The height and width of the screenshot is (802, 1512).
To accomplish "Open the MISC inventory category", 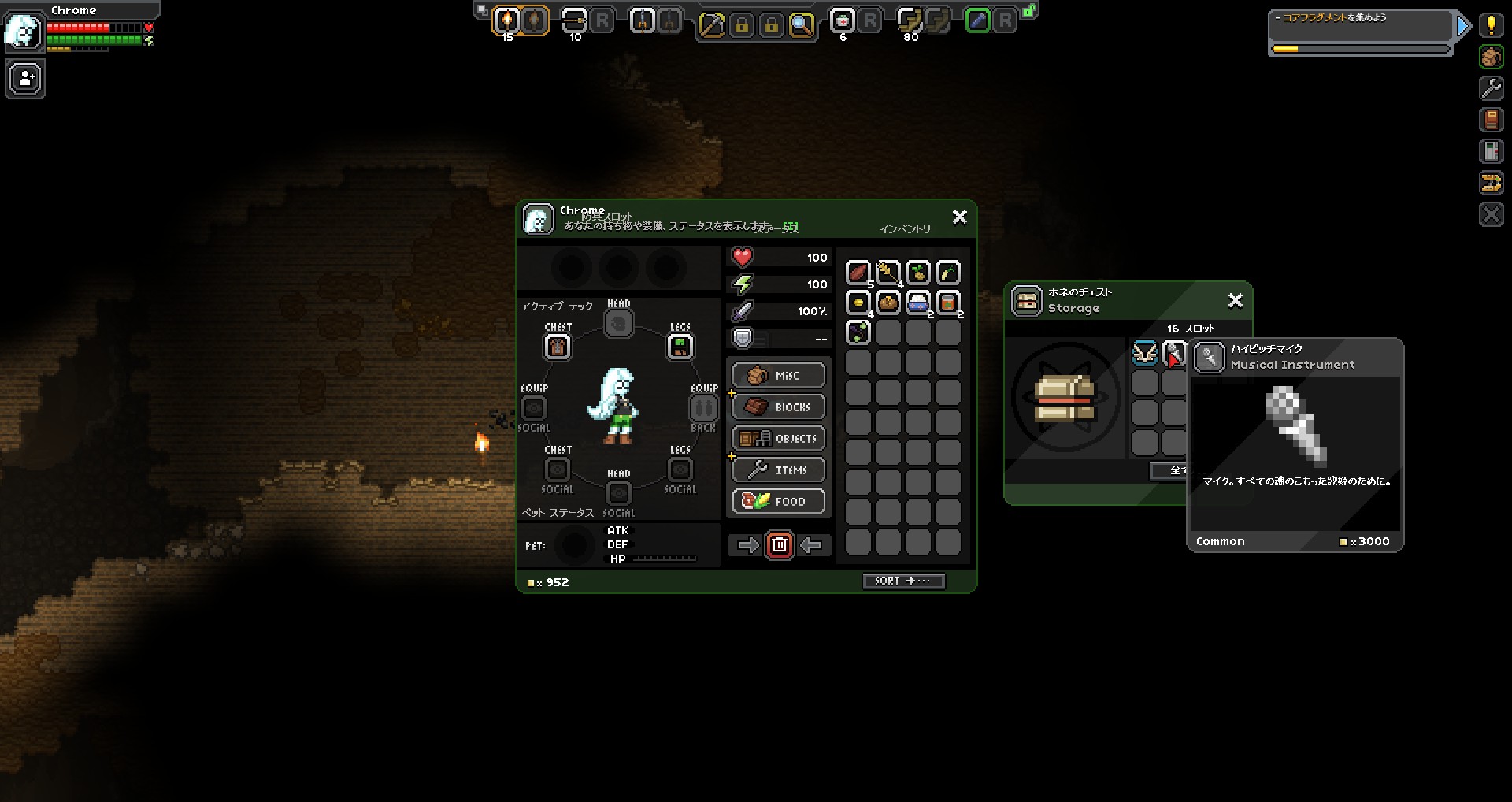I will (x=778, y=375).
